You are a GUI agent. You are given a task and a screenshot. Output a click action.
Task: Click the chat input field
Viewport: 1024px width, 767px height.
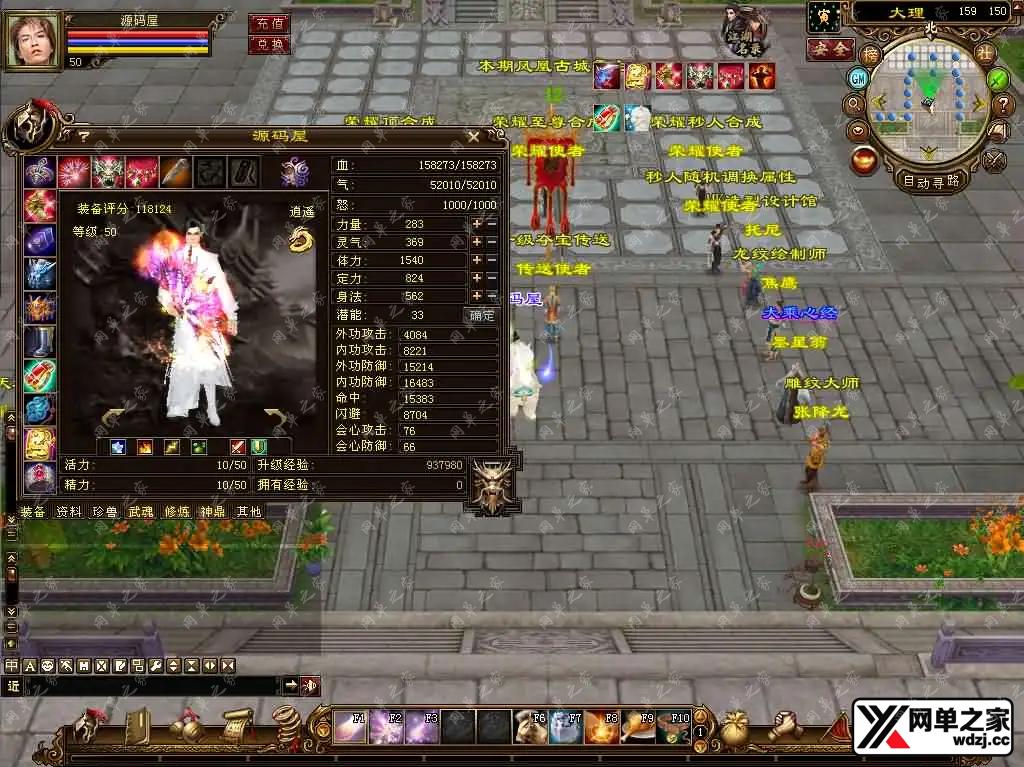point(150,686)
